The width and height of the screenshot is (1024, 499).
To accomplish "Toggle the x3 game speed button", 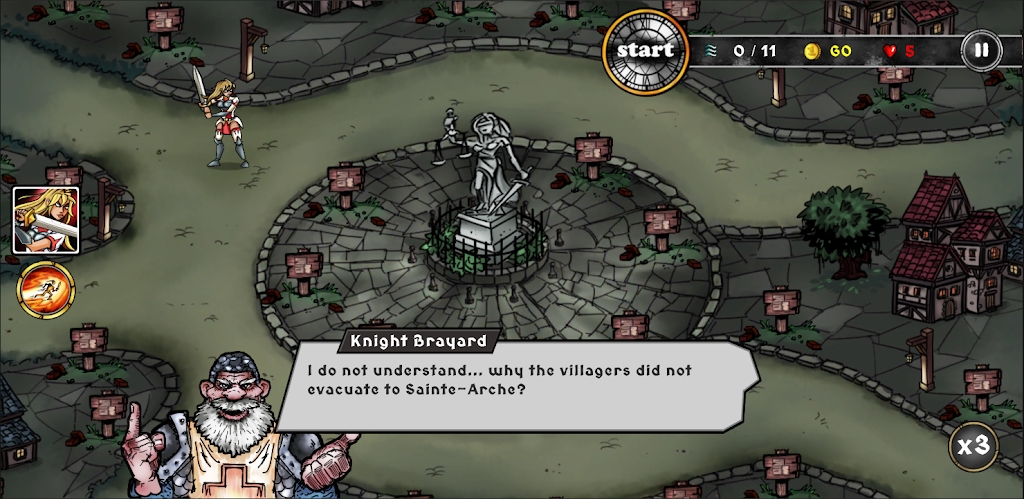I will click(x=973, y=447).
